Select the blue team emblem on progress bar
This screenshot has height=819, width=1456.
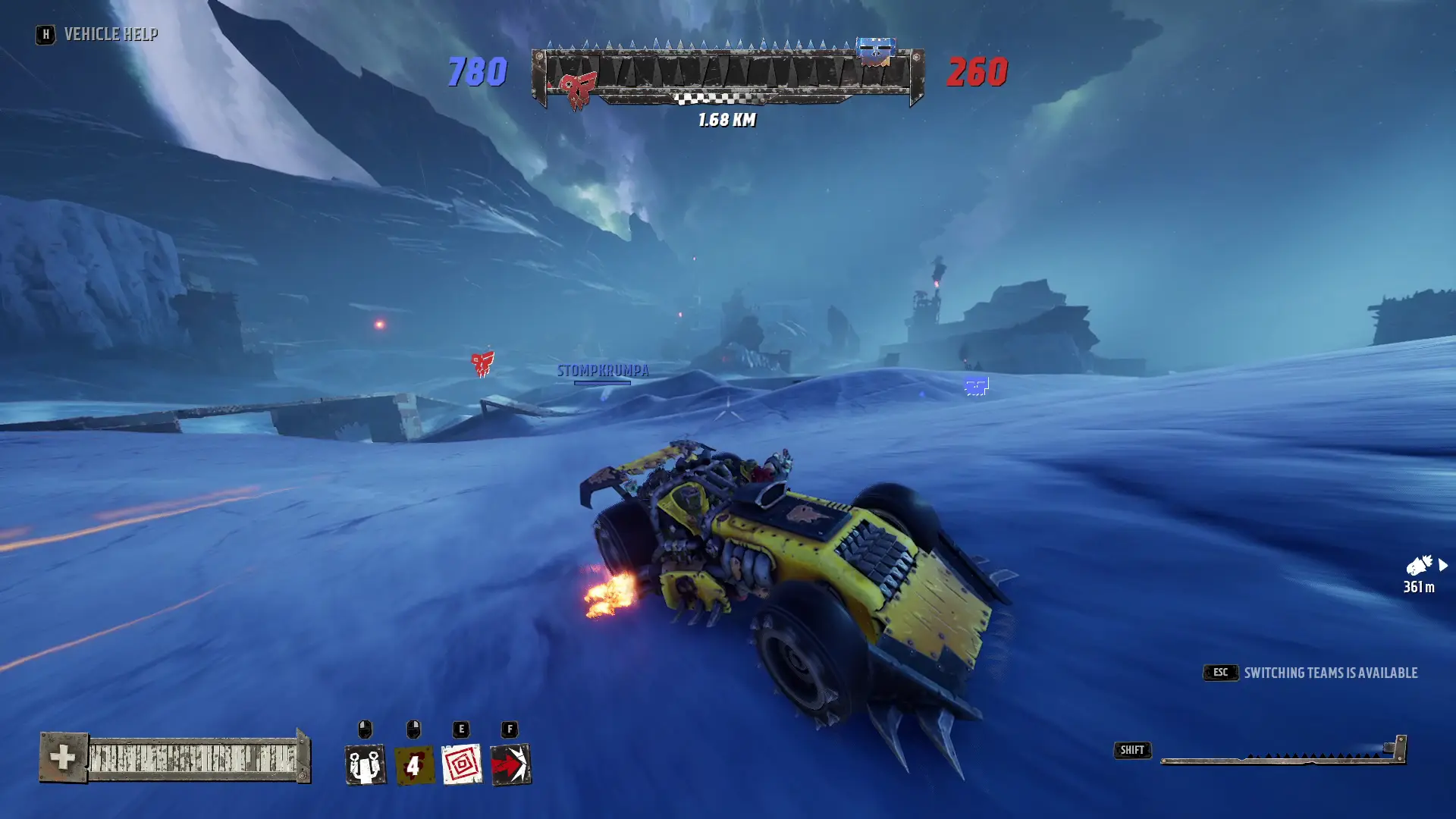tap(875, 51)
